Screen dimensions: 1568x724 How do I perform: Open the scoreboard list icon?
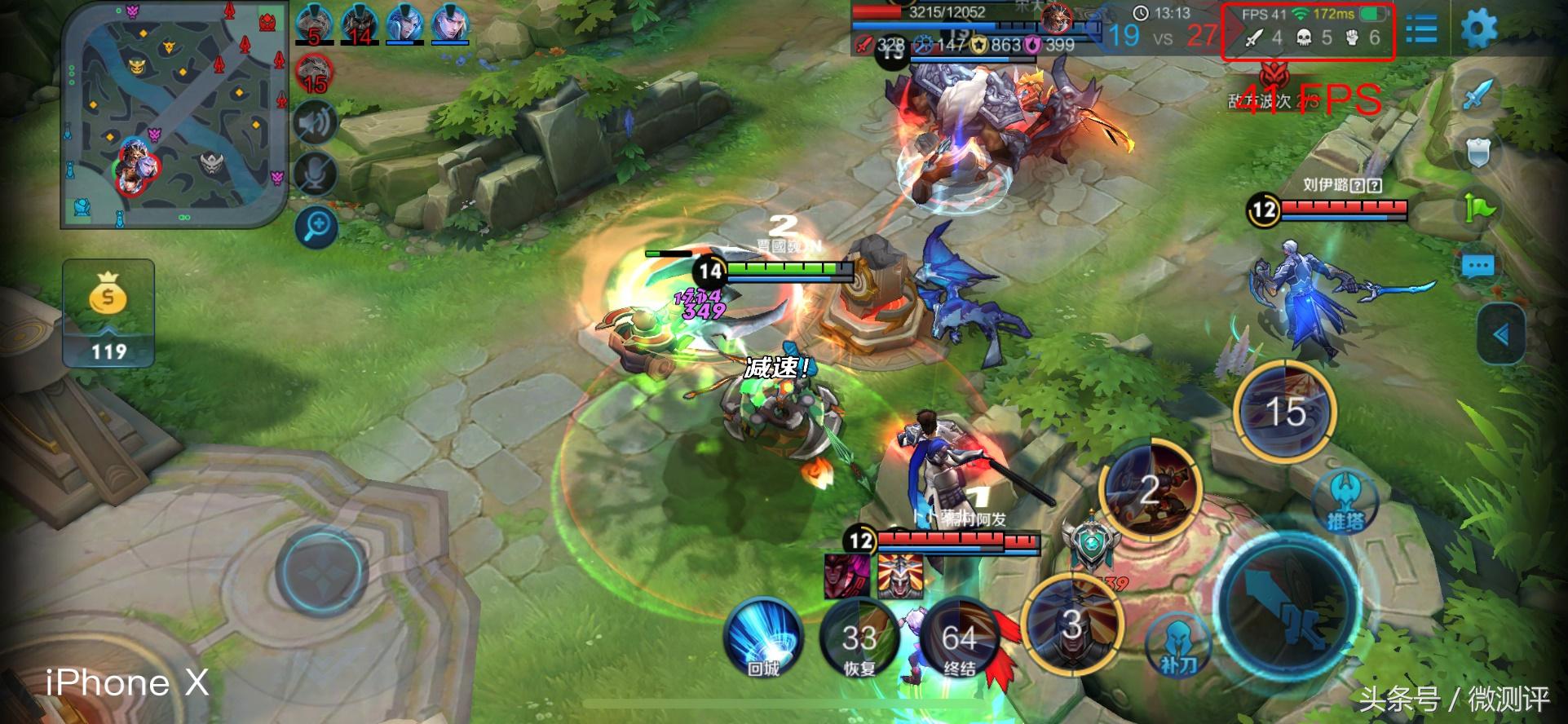(1421, 30)
